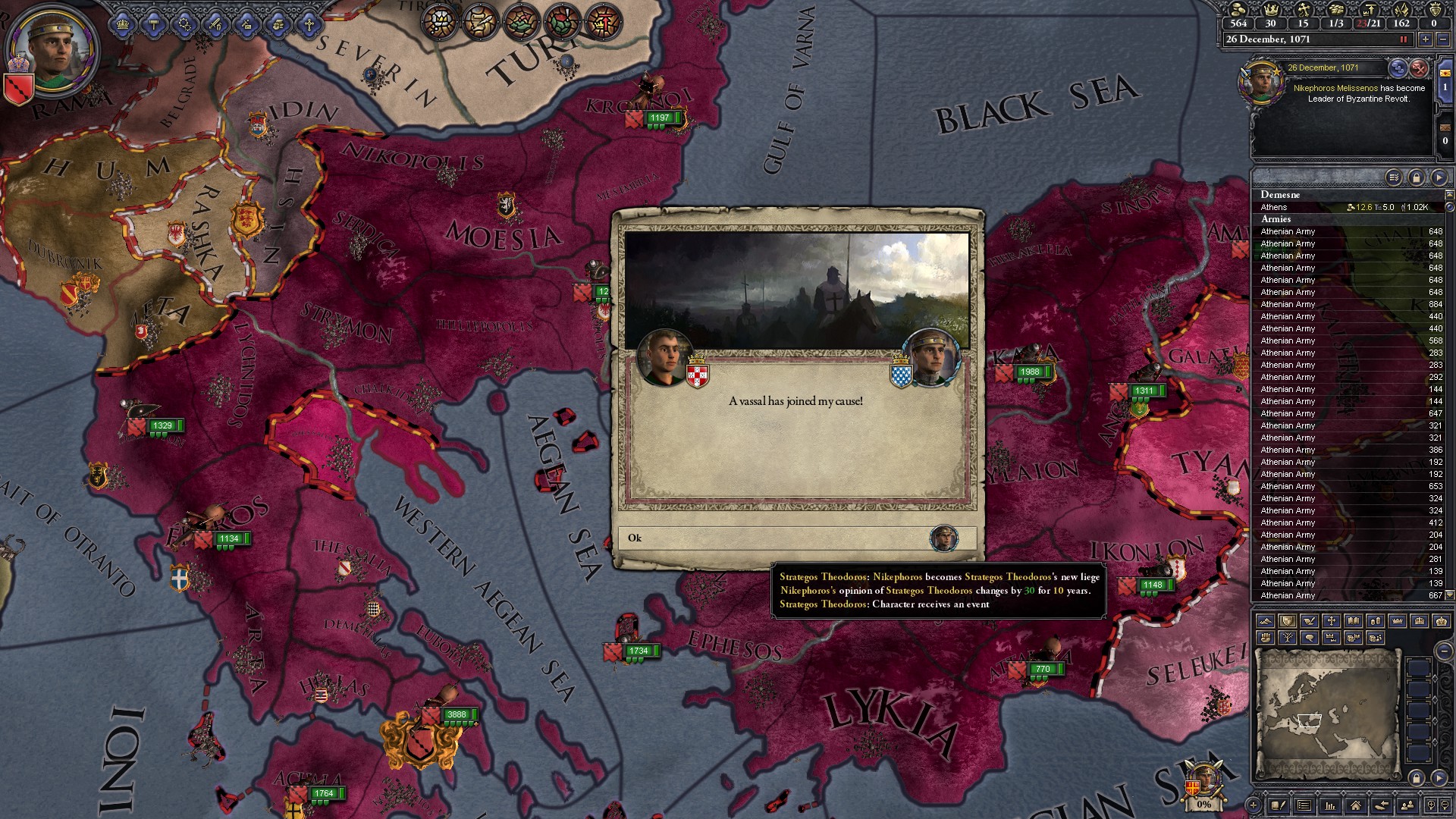
Task: Increase game speed with the plus button
Action: coord(1425,39)
